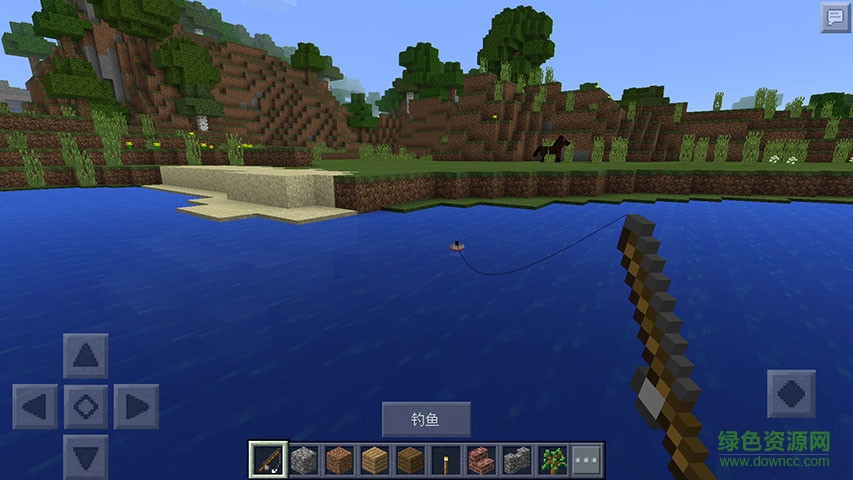Select the fishing rod hotbar slot

tap(268, 460)
